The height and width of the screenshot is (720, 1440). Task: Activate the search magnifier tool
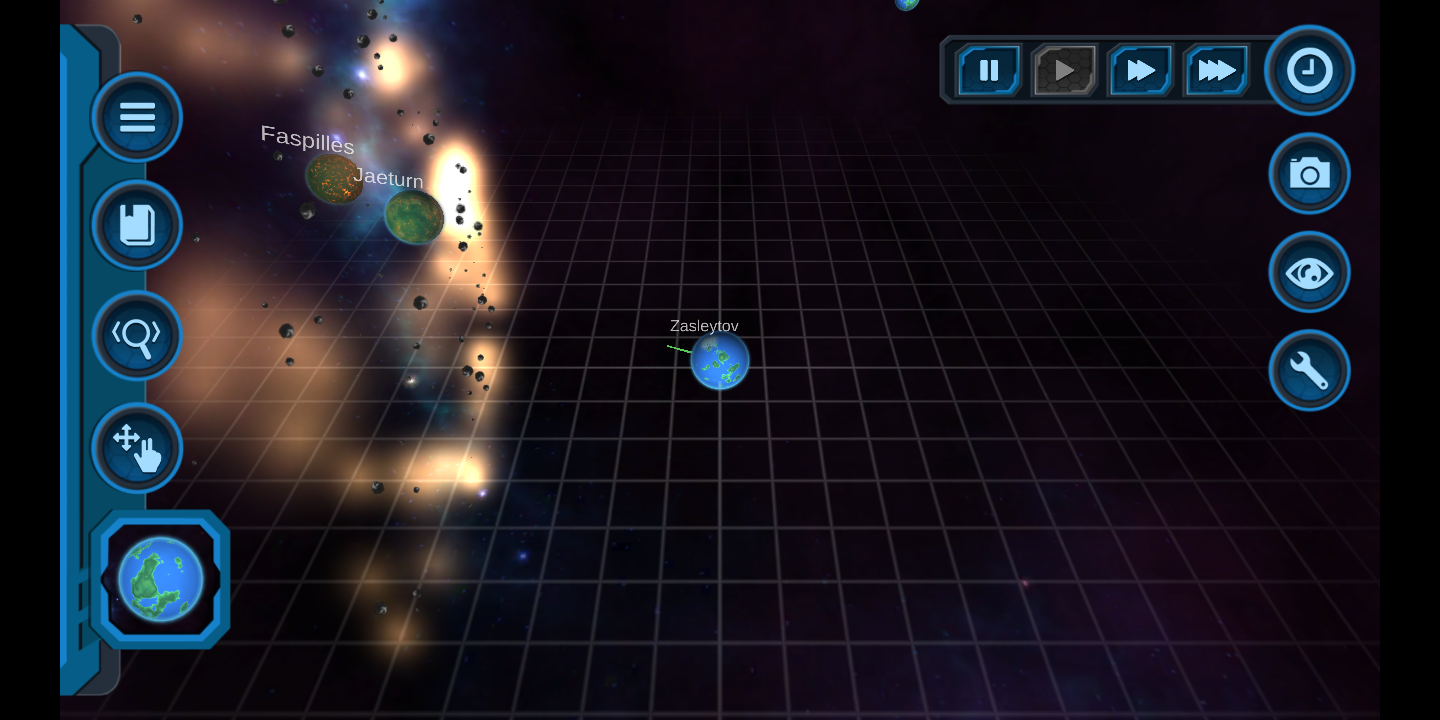(x=137, y=335)
